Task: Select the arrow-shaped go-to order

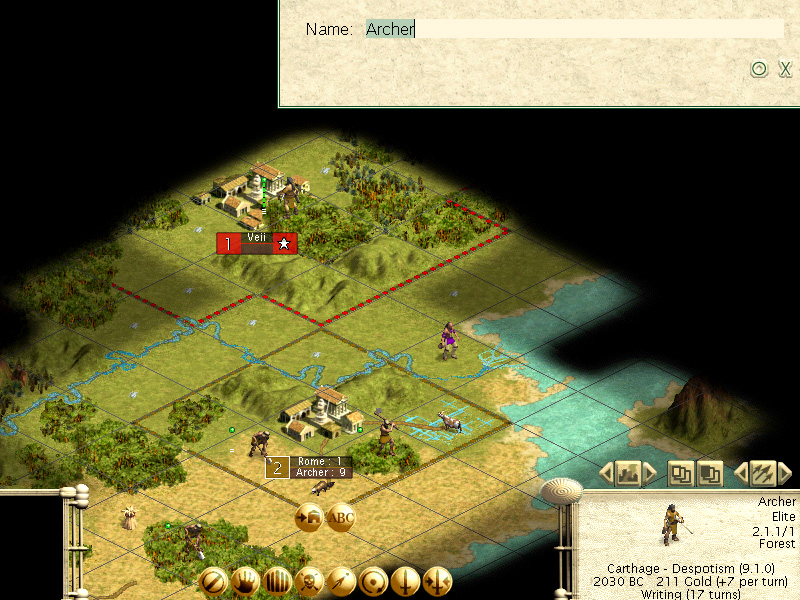Action: coord(341,581)
